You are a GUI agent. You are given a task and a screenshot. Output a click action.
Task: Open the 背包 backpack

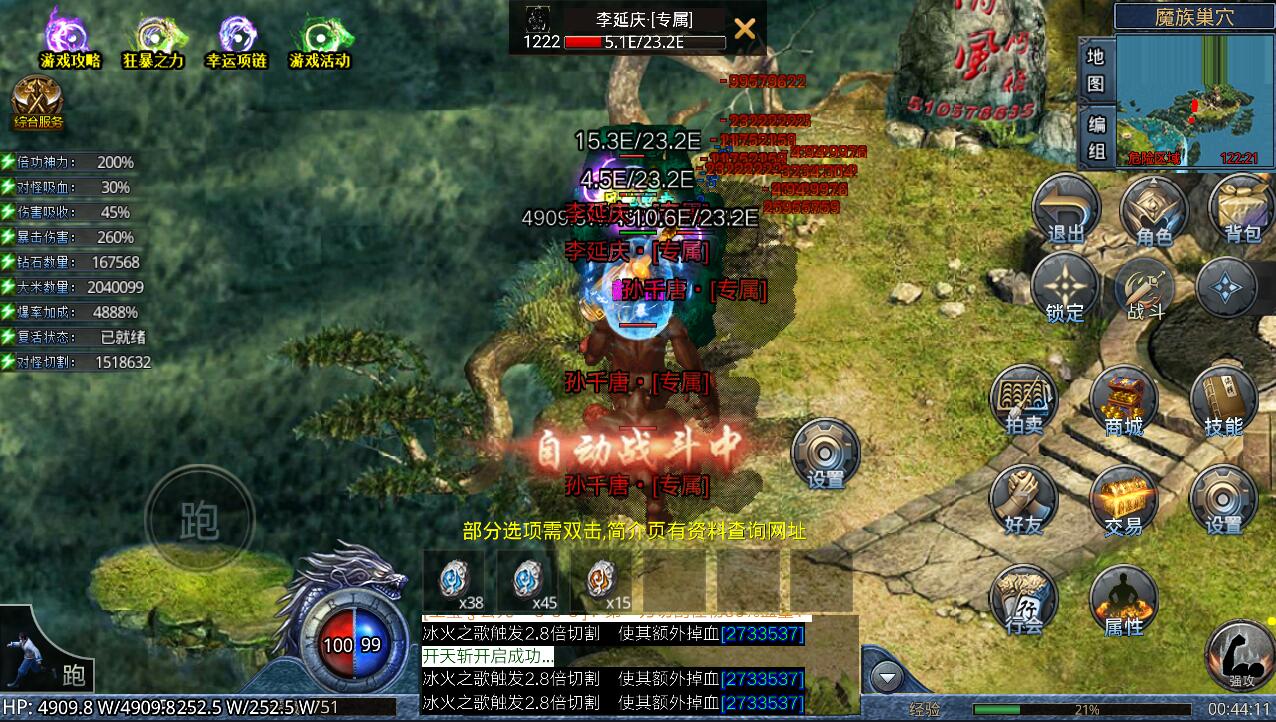click(1241, 209)
